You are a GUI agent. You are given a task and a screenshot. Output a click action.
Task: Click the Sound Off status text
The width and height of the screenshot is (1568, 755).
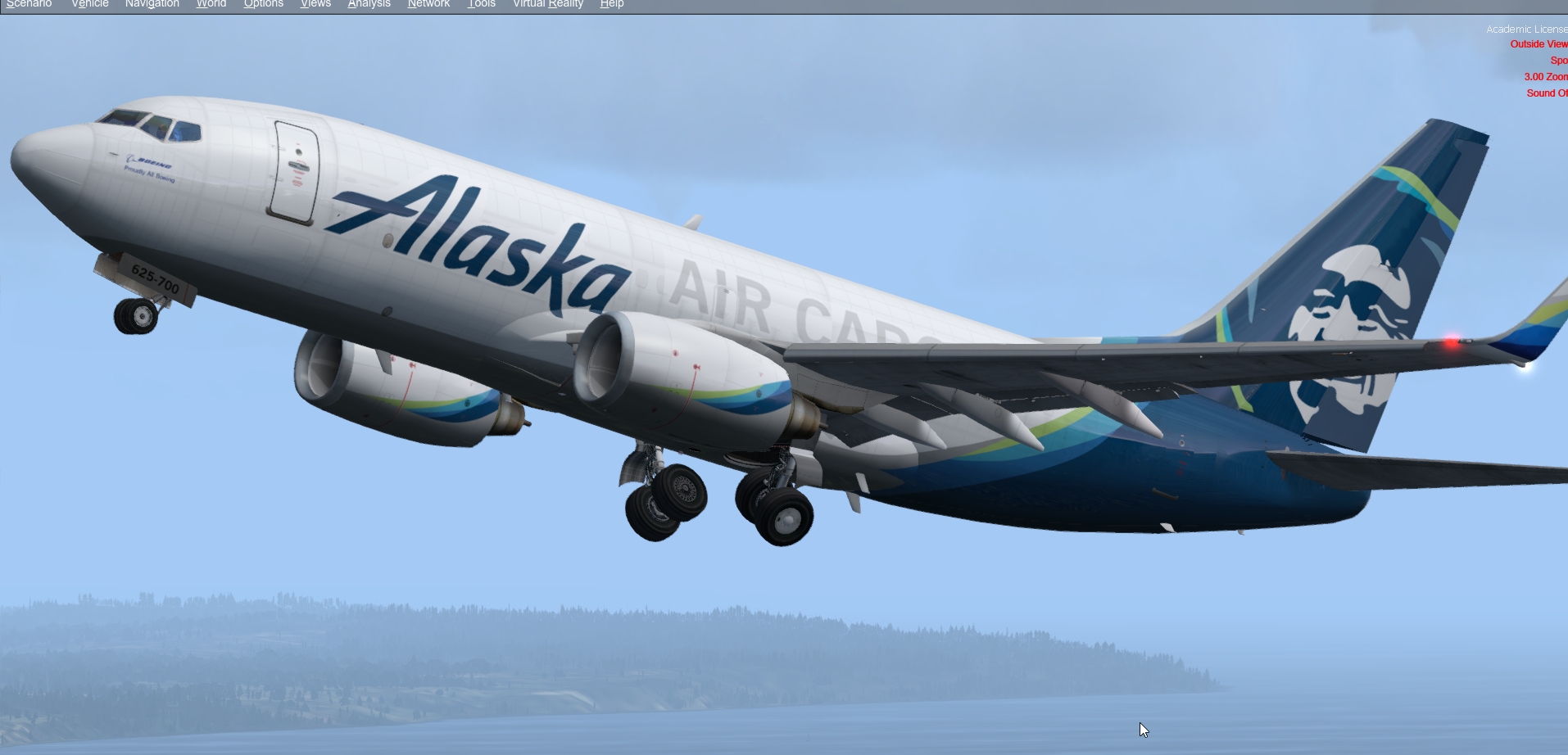[1547, 93]
